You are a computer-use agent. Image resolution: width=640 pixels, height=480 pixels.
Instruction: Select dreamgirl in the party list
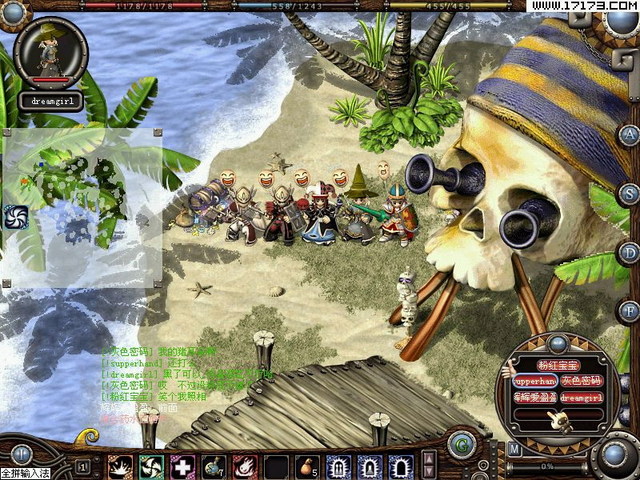[x=582, y=397]
